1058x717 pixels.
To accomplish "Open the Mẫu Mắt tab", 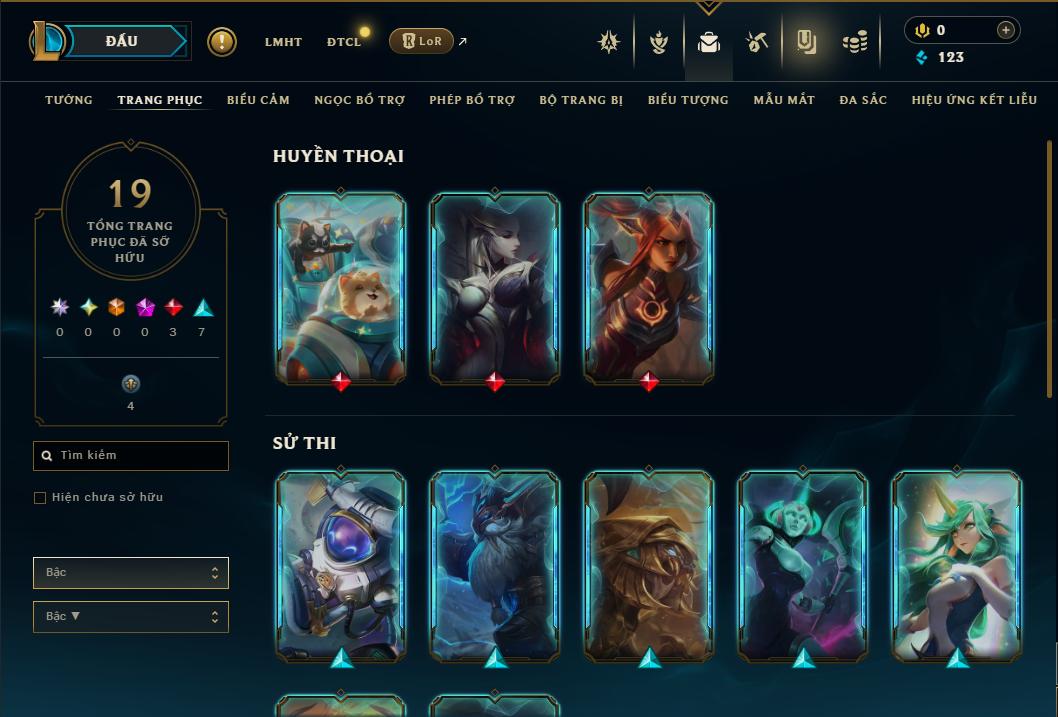I will pyautogui.click(x=784, y=100).
